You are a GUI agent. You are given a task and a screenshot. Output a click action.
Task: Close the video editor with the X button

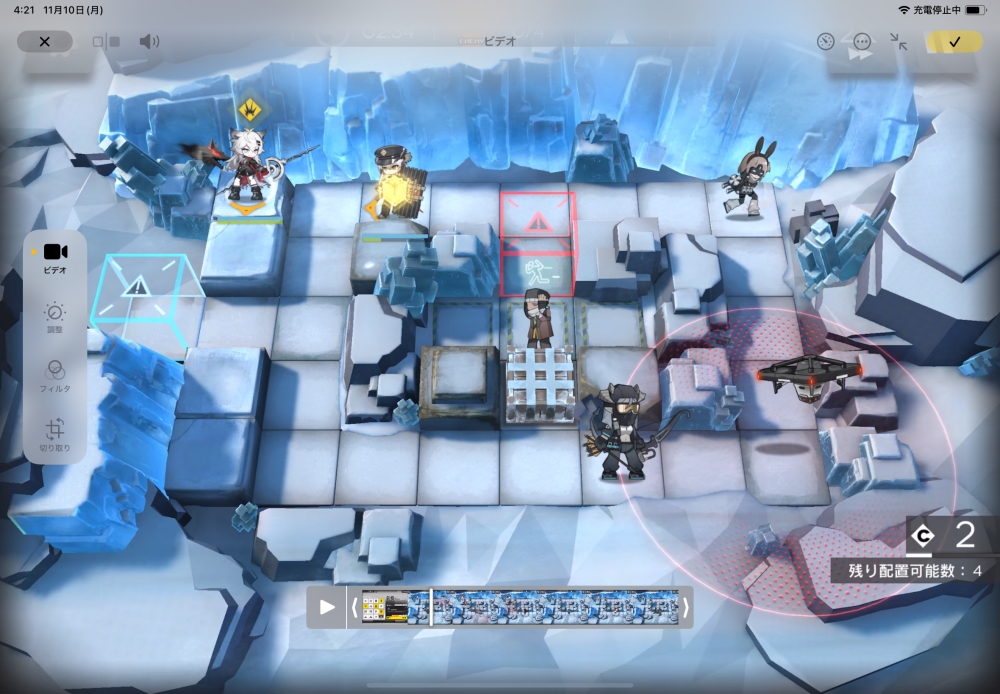44,41
